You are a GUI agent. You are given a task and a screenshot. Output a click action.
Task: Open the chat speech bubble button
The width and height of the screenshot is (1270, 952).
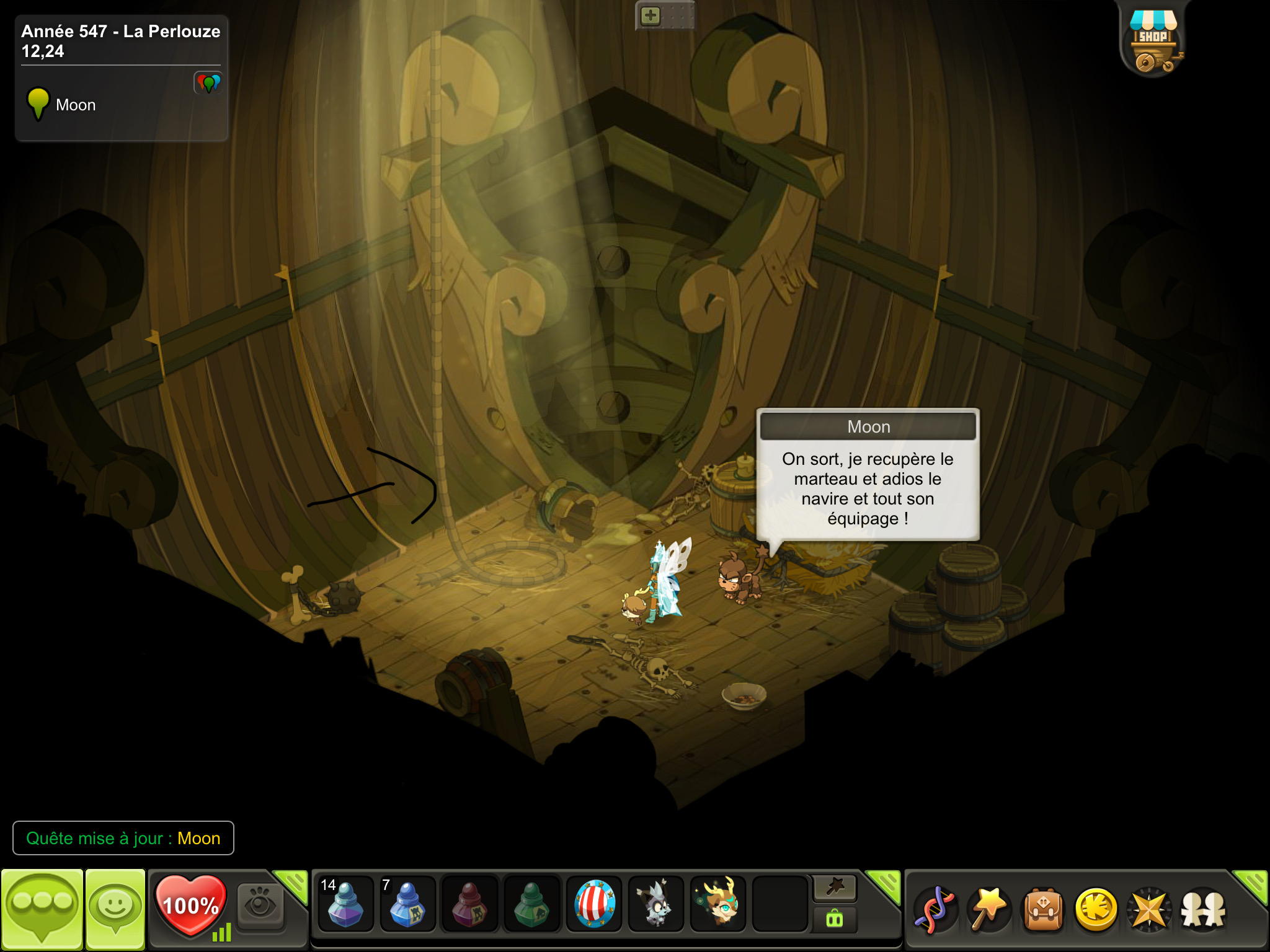pos(42,909)
